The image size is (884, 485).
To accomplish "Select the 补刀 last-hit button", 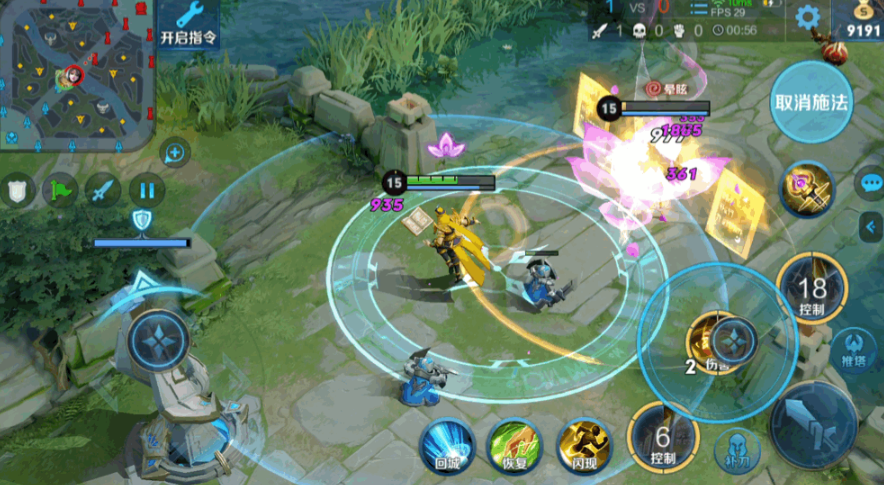I will pos(735,451).
